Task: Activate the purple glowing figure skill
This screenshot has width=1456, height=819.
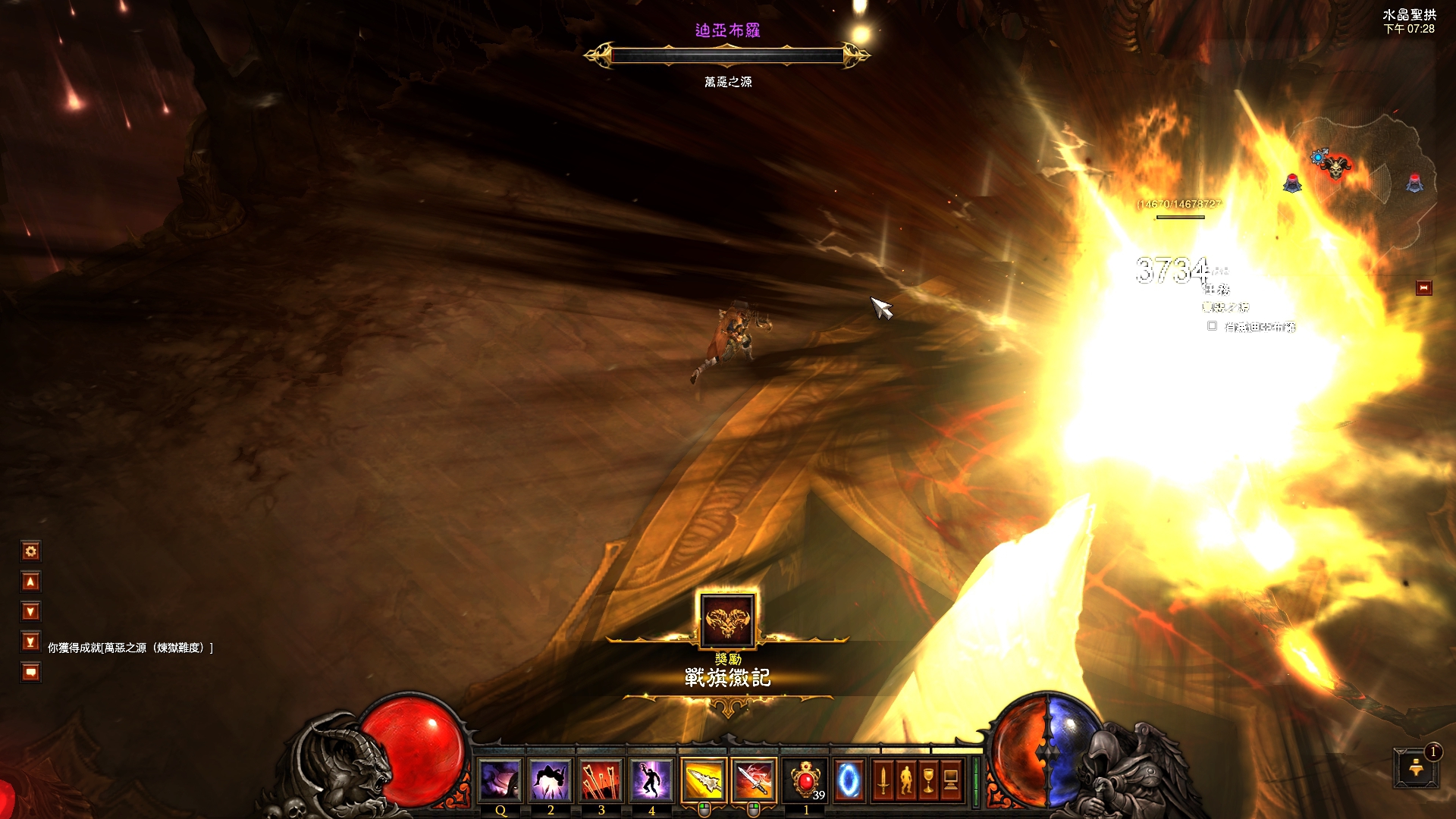Action: [x=651, y=780]
